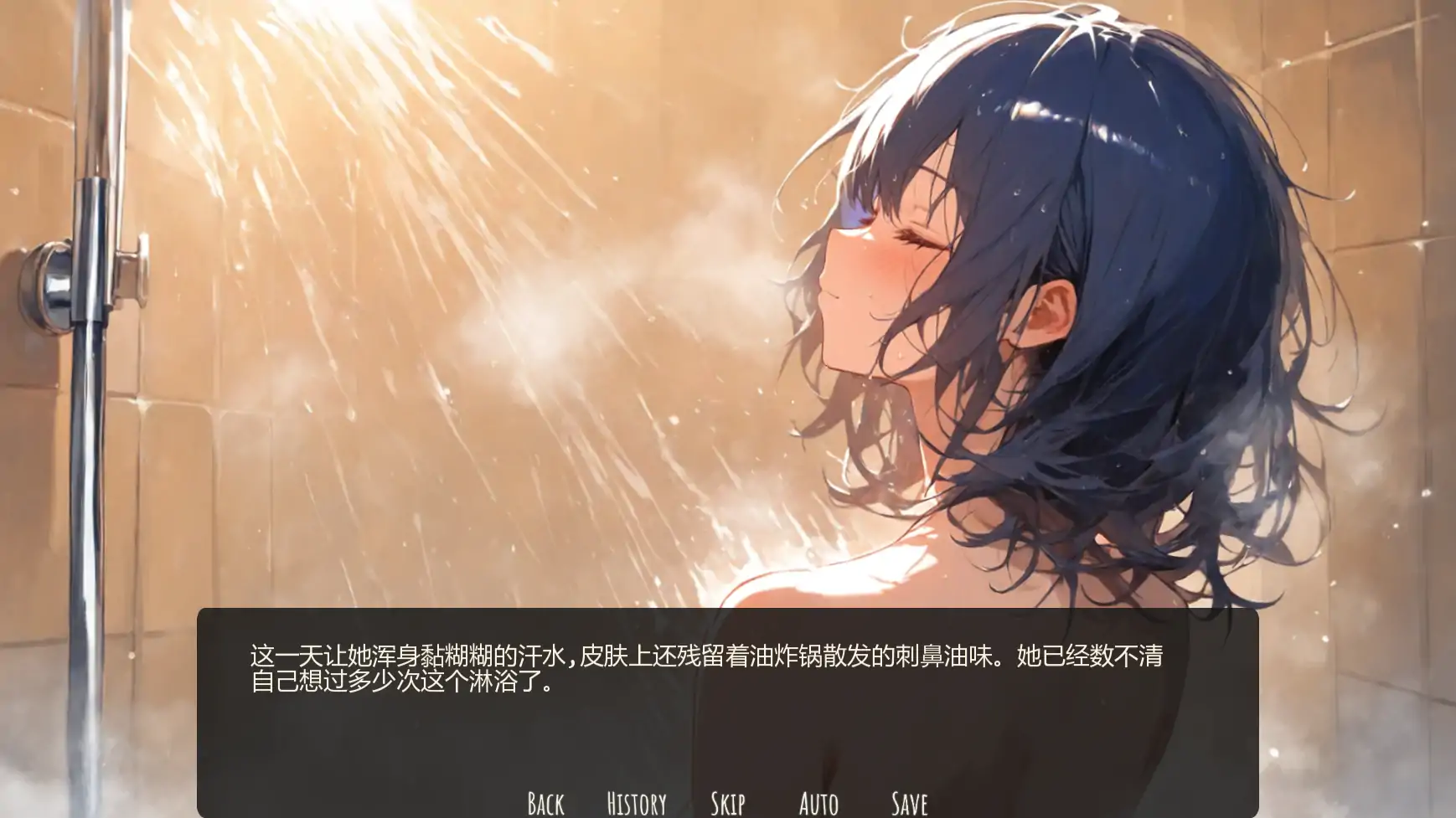Click Auto in the quick menu
Image resolution: width=1456 pixels, height=818 pixels.
[819, 804]
